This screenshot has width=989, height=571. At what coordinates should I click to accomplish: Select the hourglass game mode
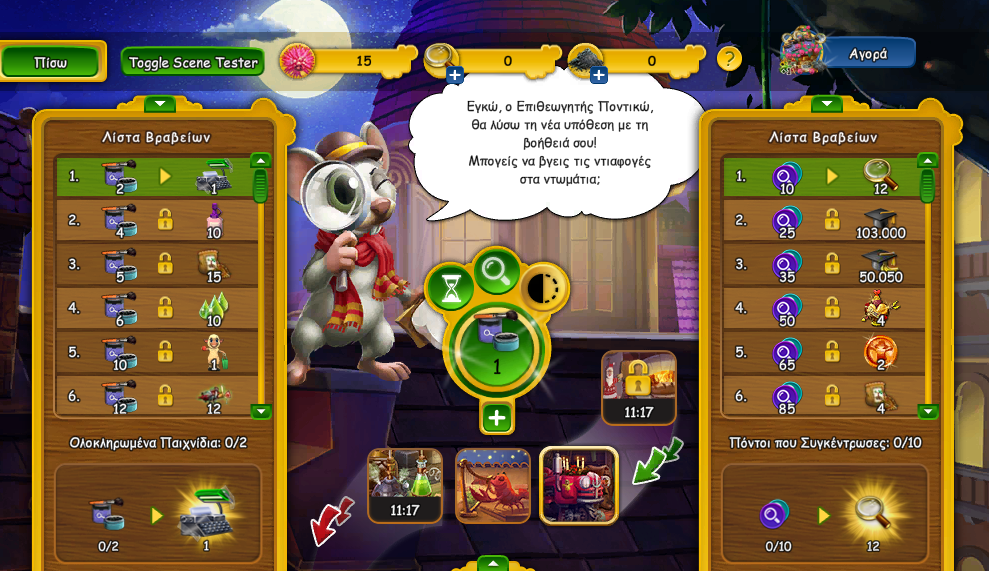pos(450,288)
